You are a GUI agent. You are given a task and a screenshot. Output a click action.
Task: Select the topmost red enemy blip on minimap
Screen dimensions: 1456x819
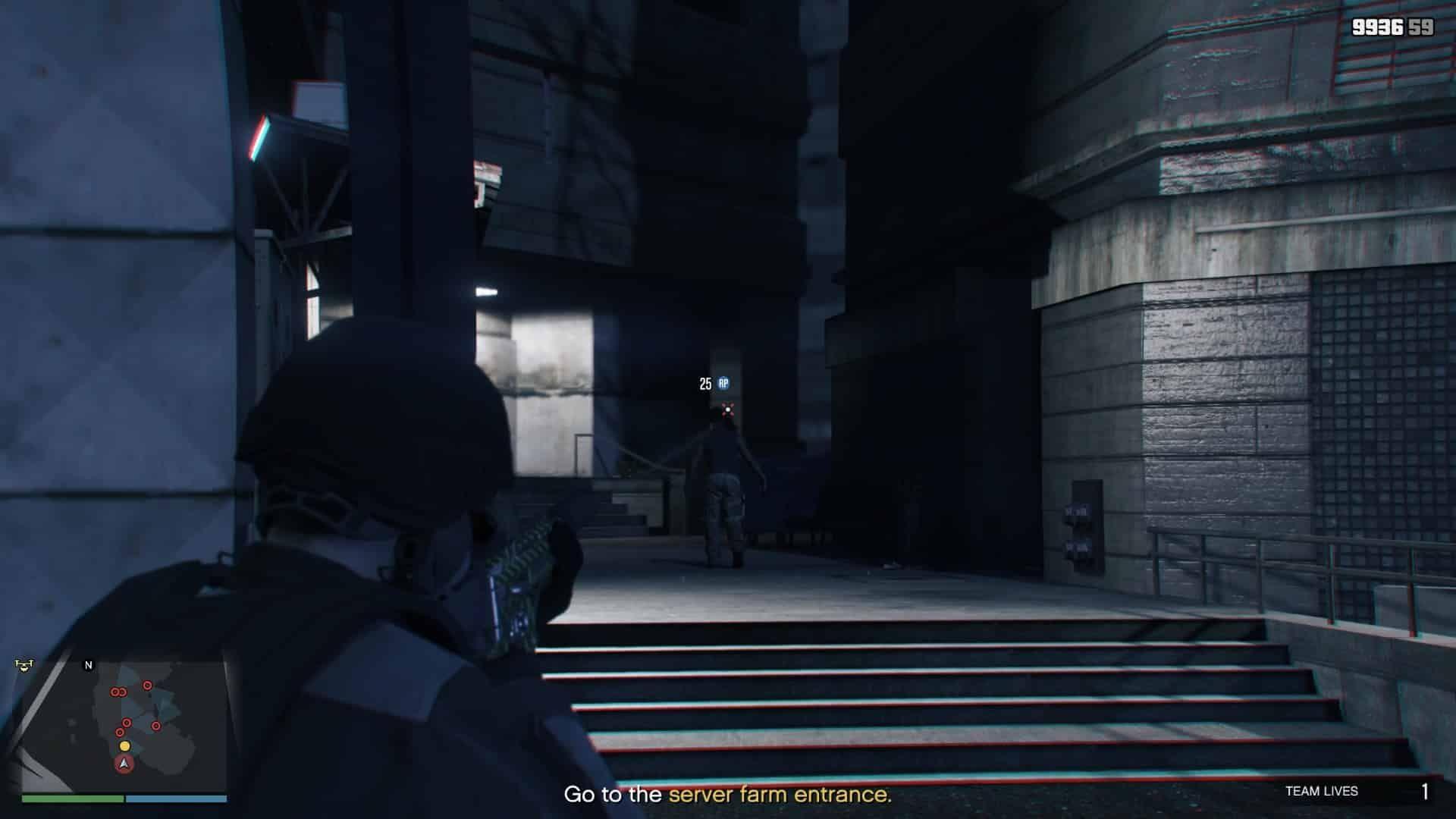tap(146, 685)
